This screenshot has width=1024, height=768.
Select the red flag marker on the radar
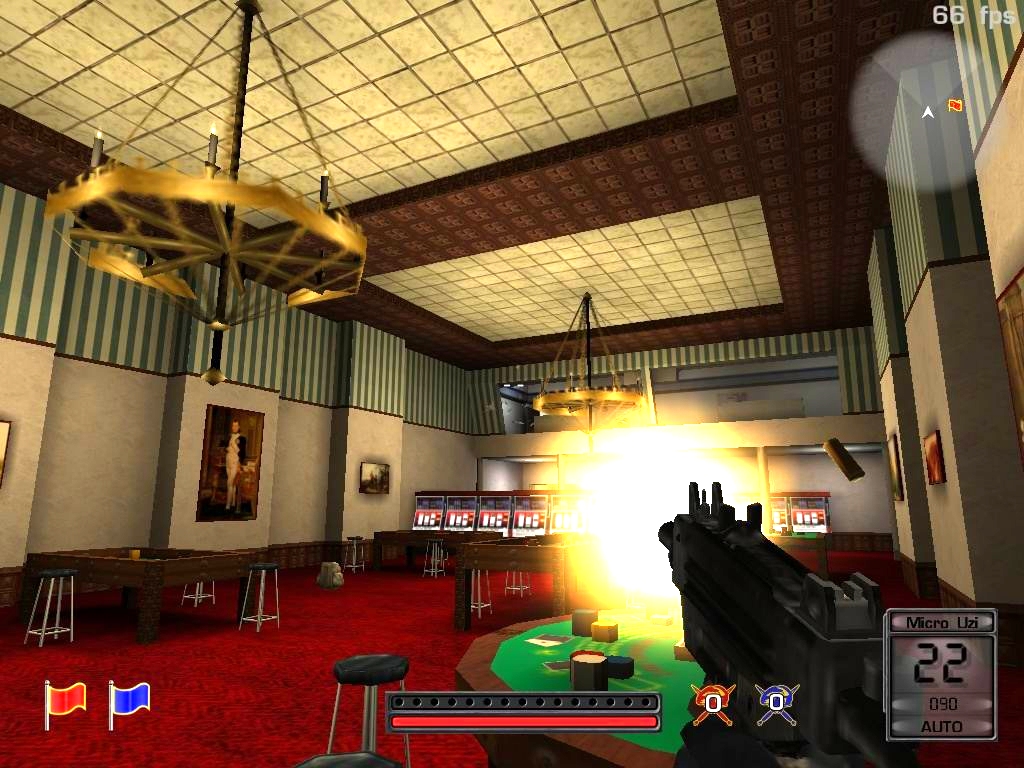click(955, 105)
